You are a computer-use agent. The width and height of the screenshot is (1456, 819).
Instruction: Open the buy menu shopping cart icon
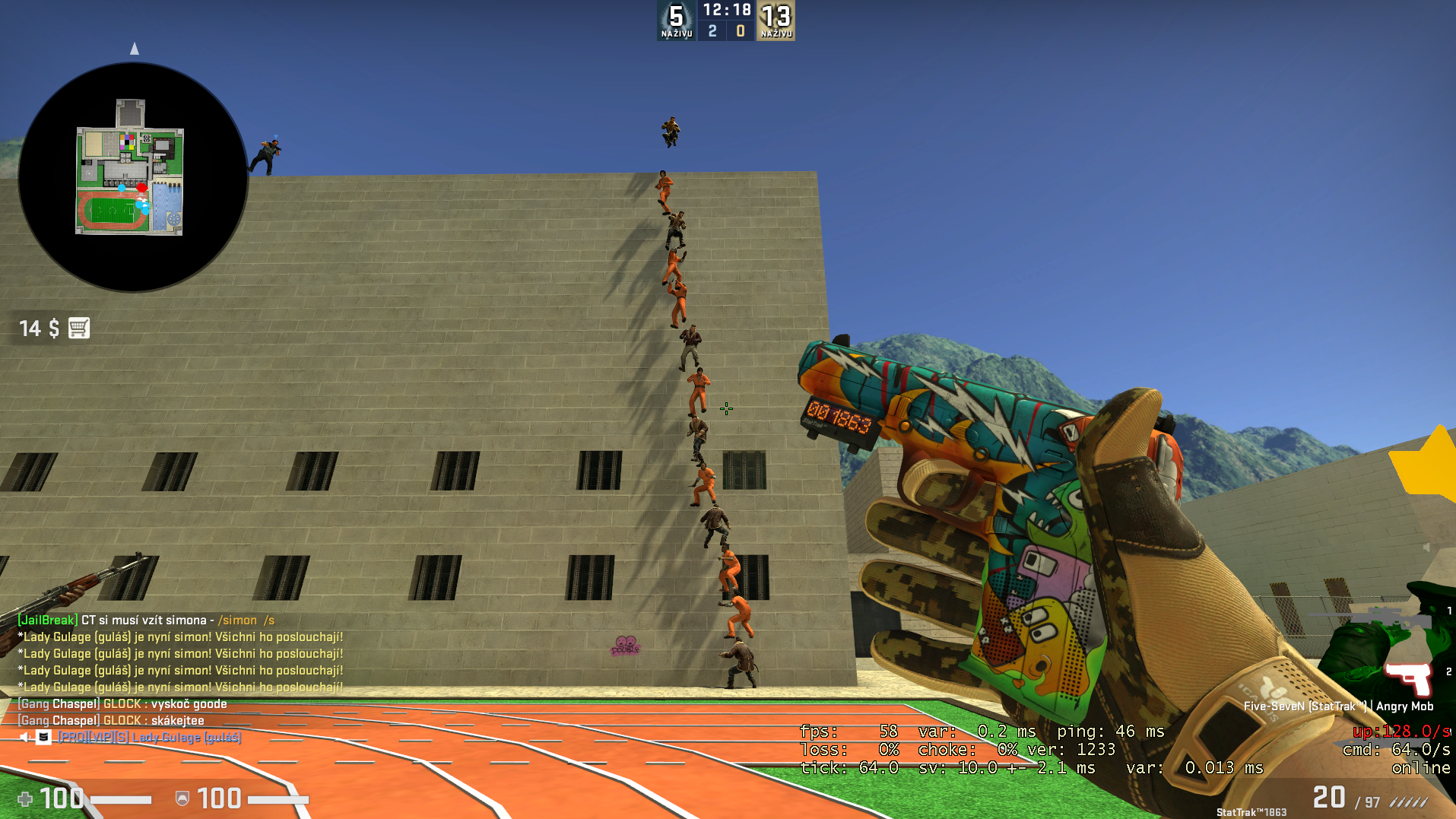coord(78,328)
